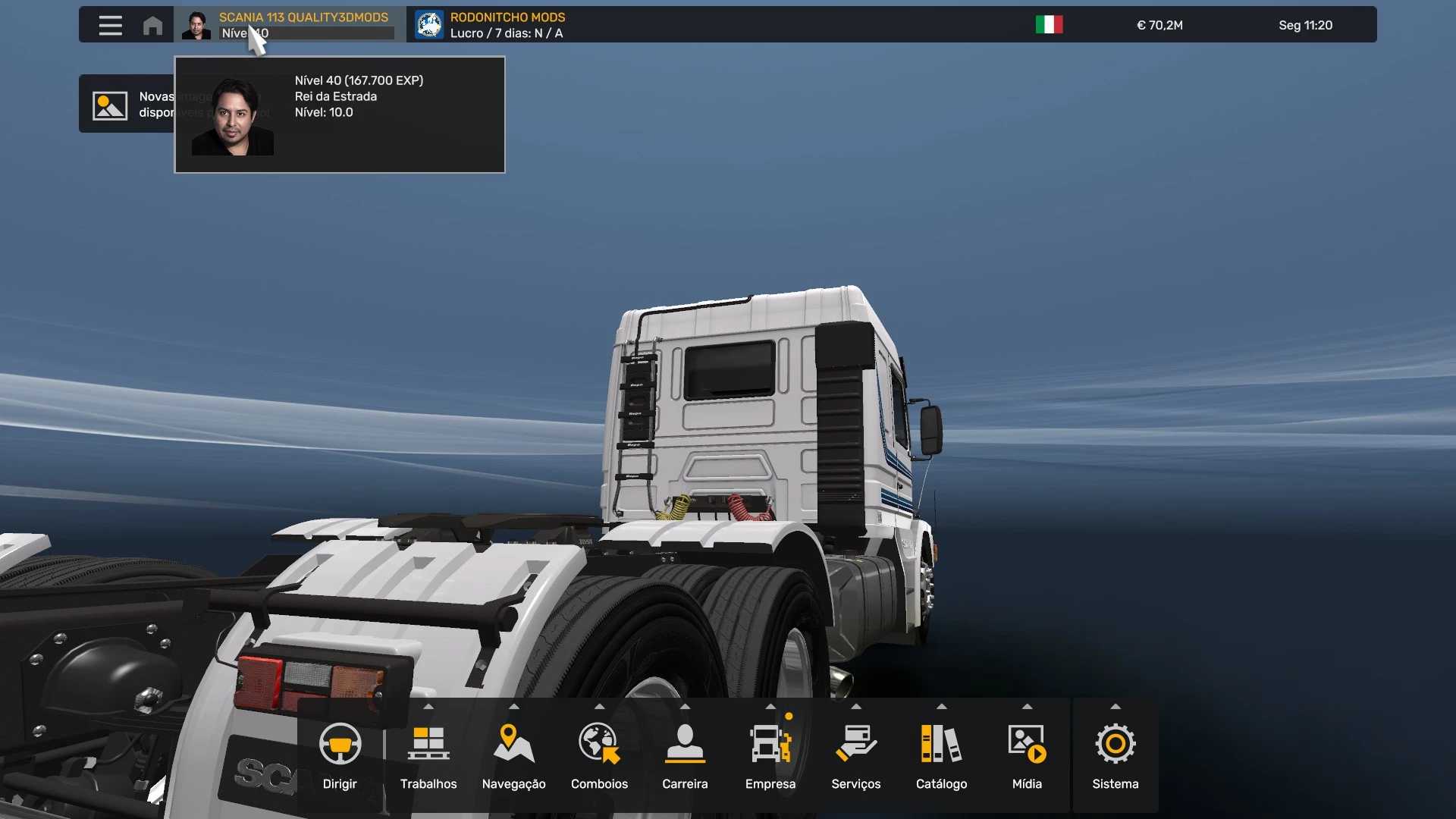Go to the home screen icon
1456x819 pixels.
point(152,26)
